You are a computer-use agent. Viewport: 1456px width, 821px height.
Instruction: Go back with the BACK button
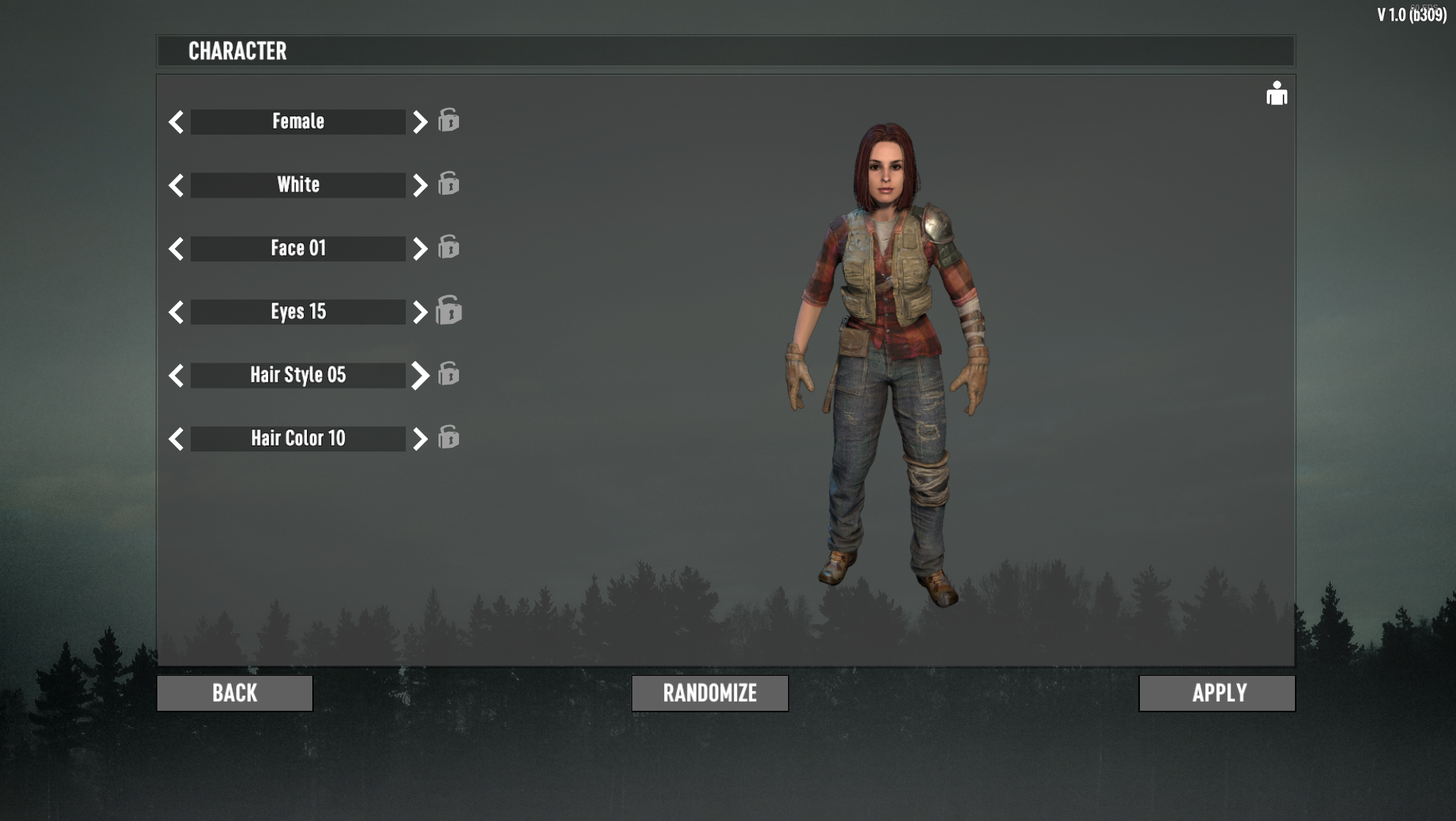235,693
